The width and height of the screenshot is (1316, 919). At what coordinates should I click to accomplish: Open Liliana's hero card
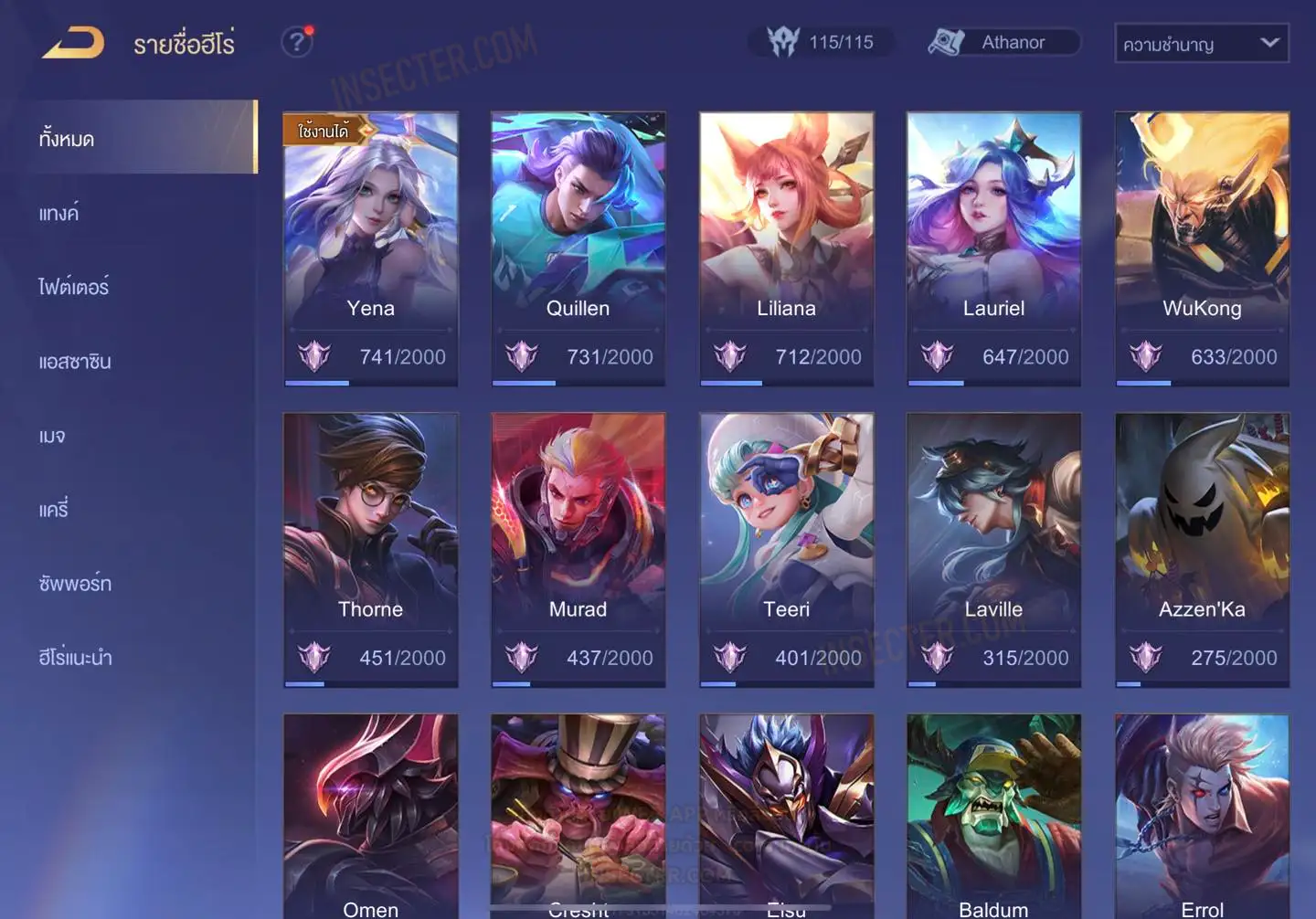click(x=786, y=248)
